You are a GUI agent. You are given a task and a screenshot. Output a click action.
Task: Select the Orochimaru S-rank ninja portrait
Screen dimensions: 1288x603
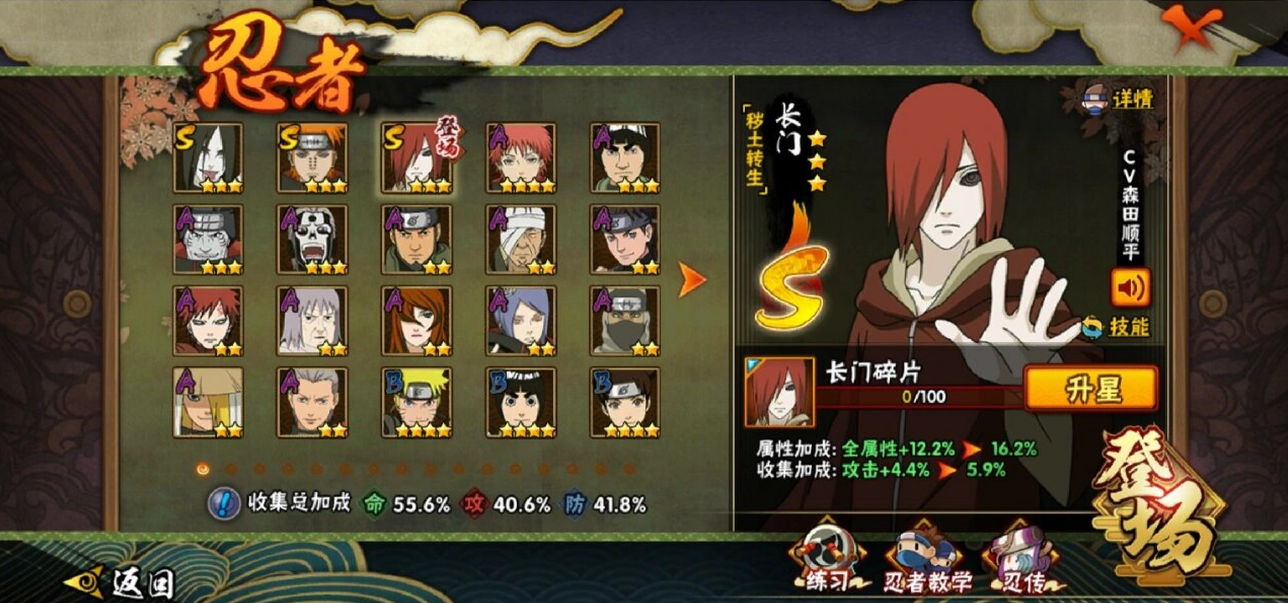tap(208, 157)
